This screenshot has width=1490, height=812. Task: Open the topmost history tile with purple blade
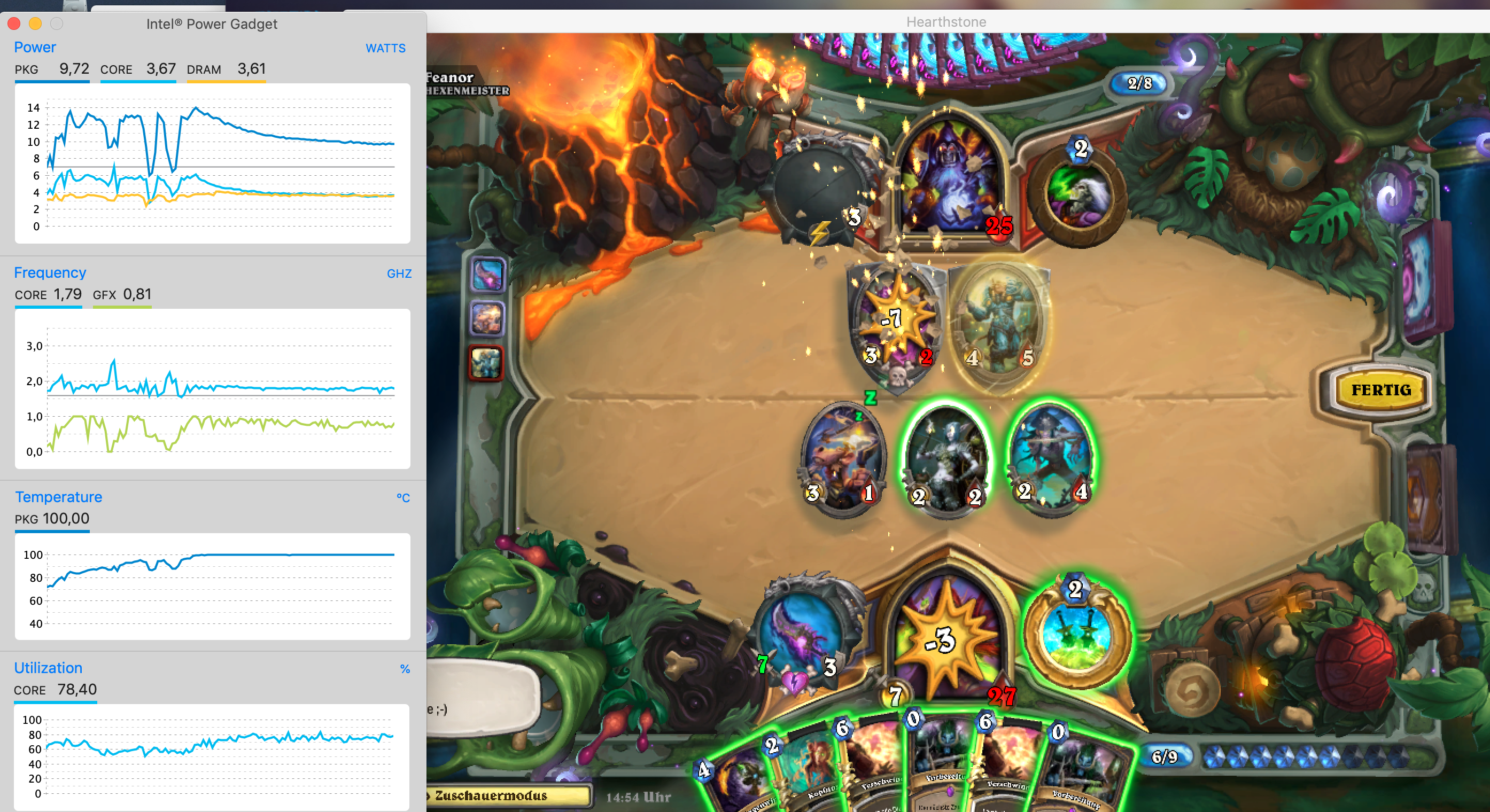(x=487, y=274)
